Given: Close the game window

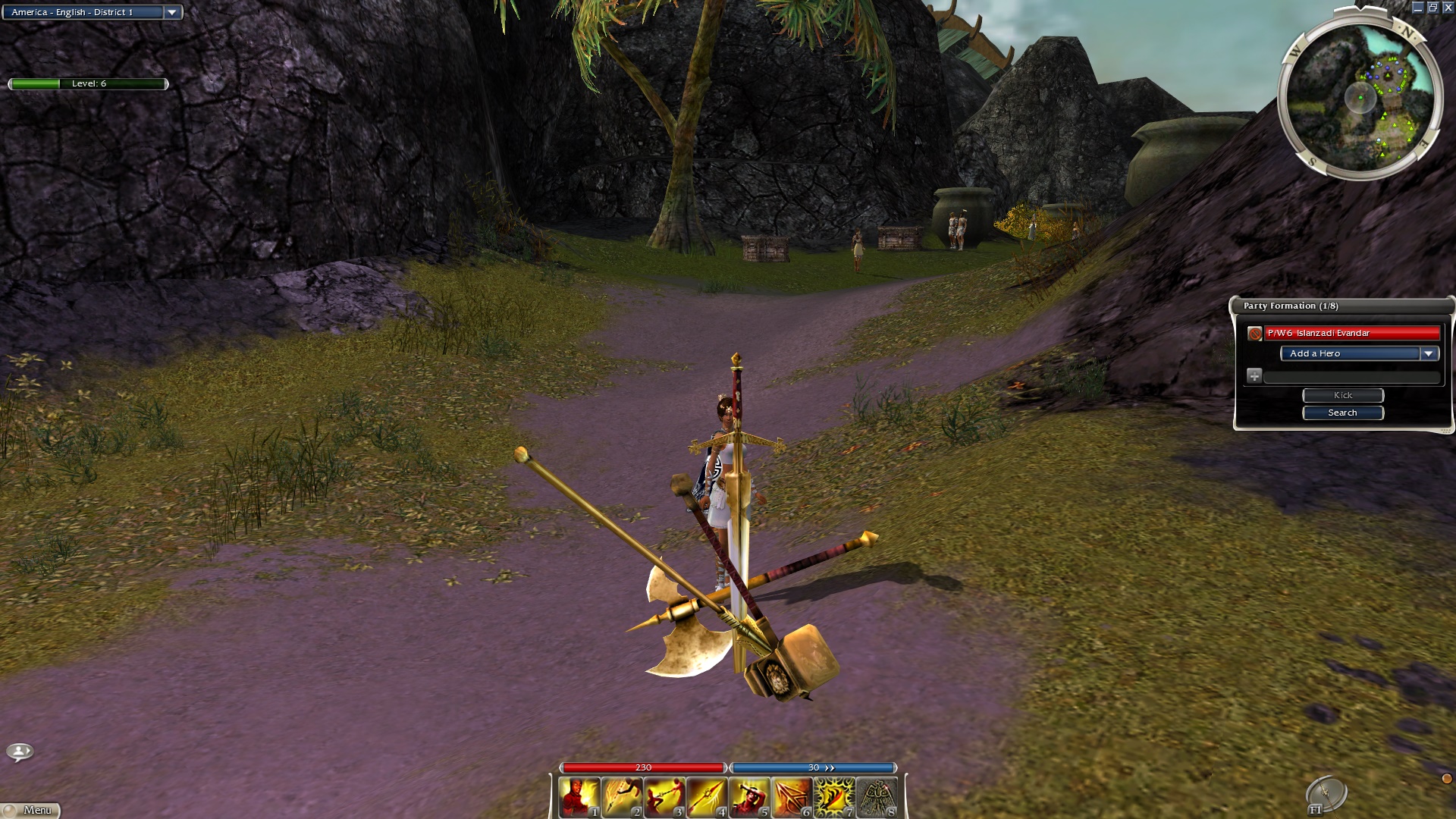Looking at the screenshot, I should tap(1448, 8).
